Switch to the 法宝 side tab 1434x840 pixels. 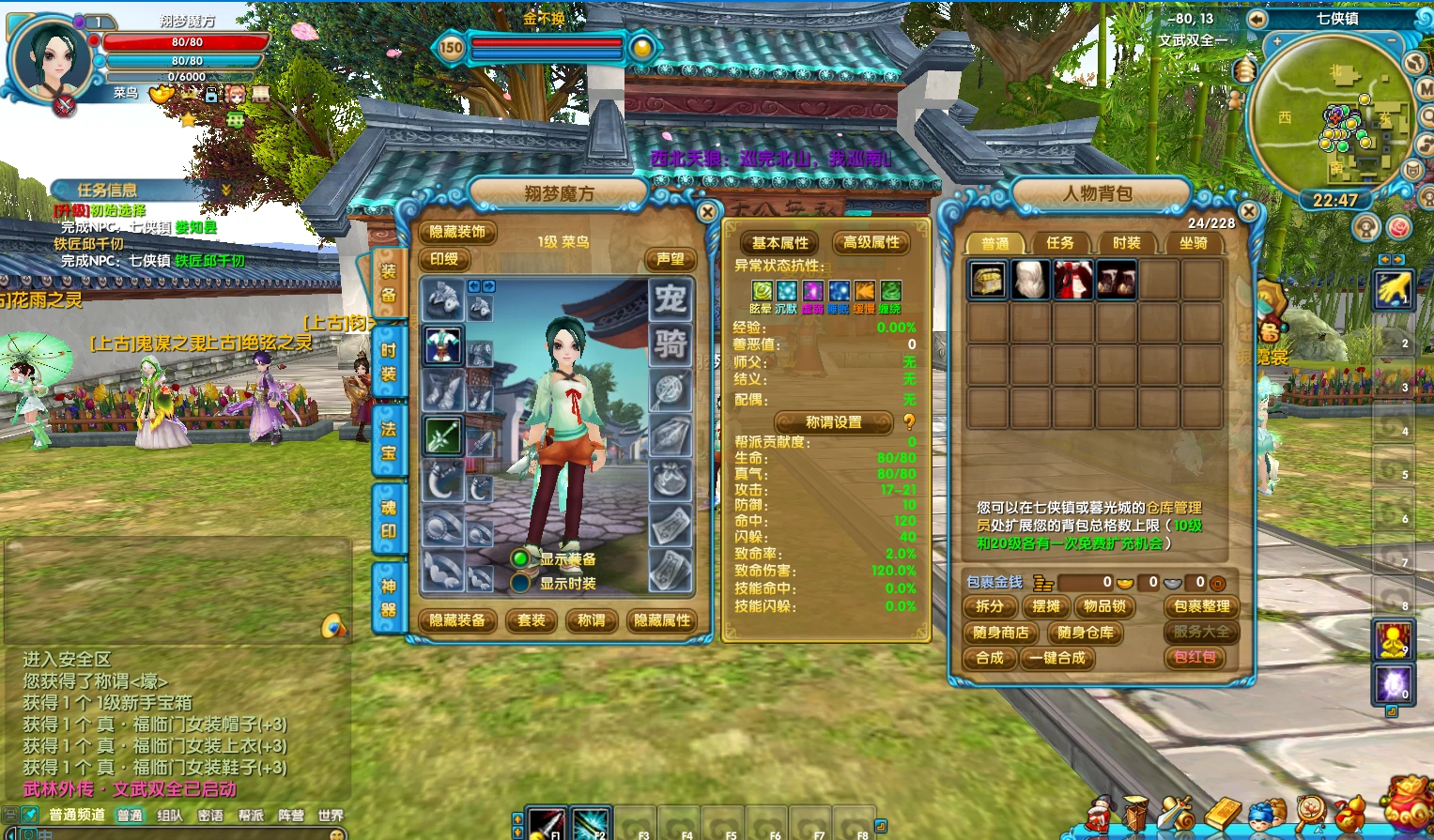(x=389, y=441)
